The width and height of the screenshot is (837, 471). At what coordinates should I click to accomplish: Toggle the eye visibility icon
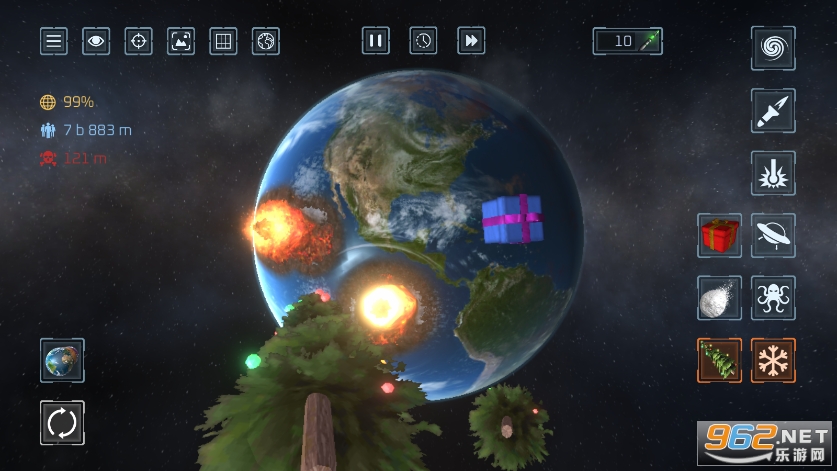click(96, 41)
